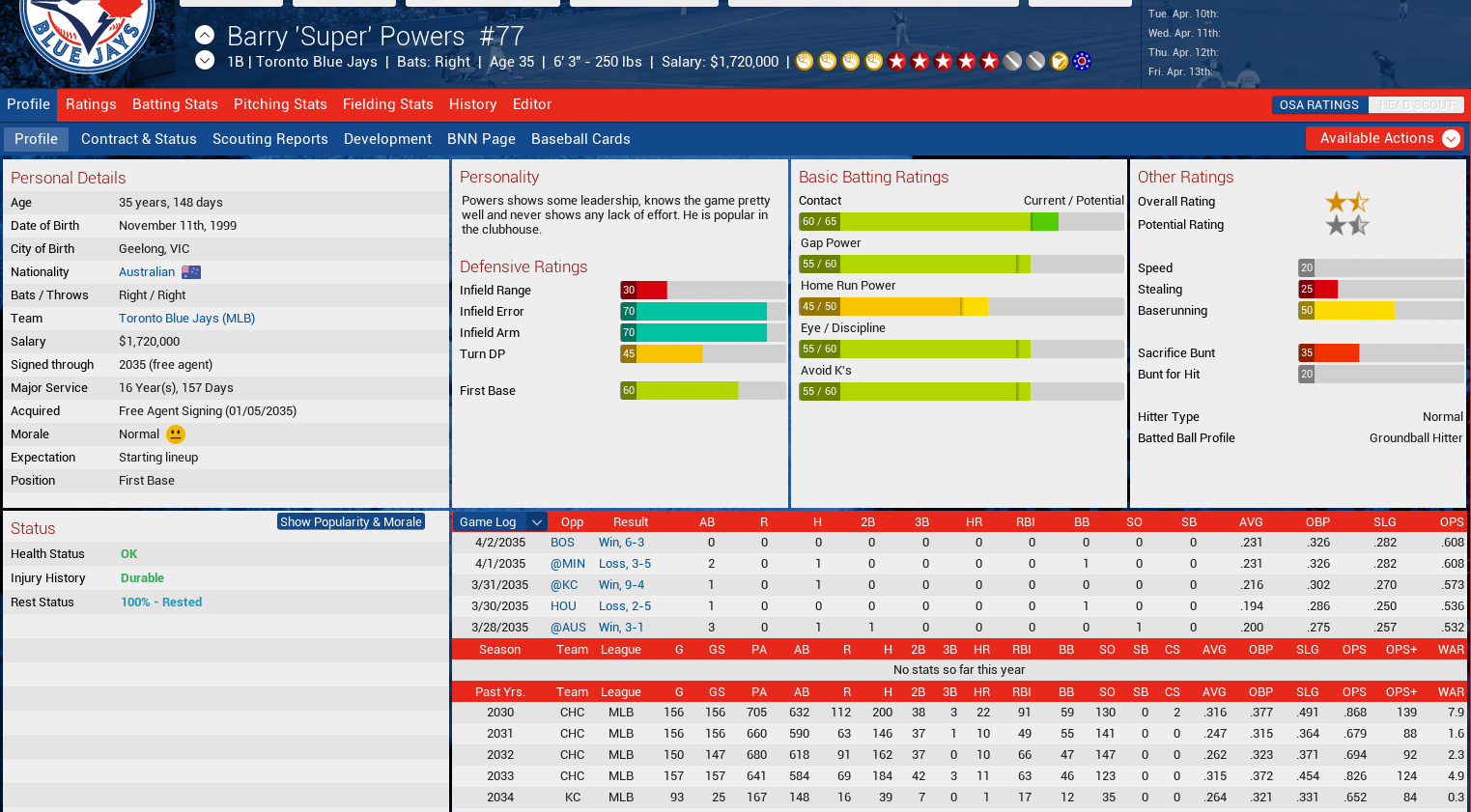Show Contract & Status subpage

click(x=138, y=139)
